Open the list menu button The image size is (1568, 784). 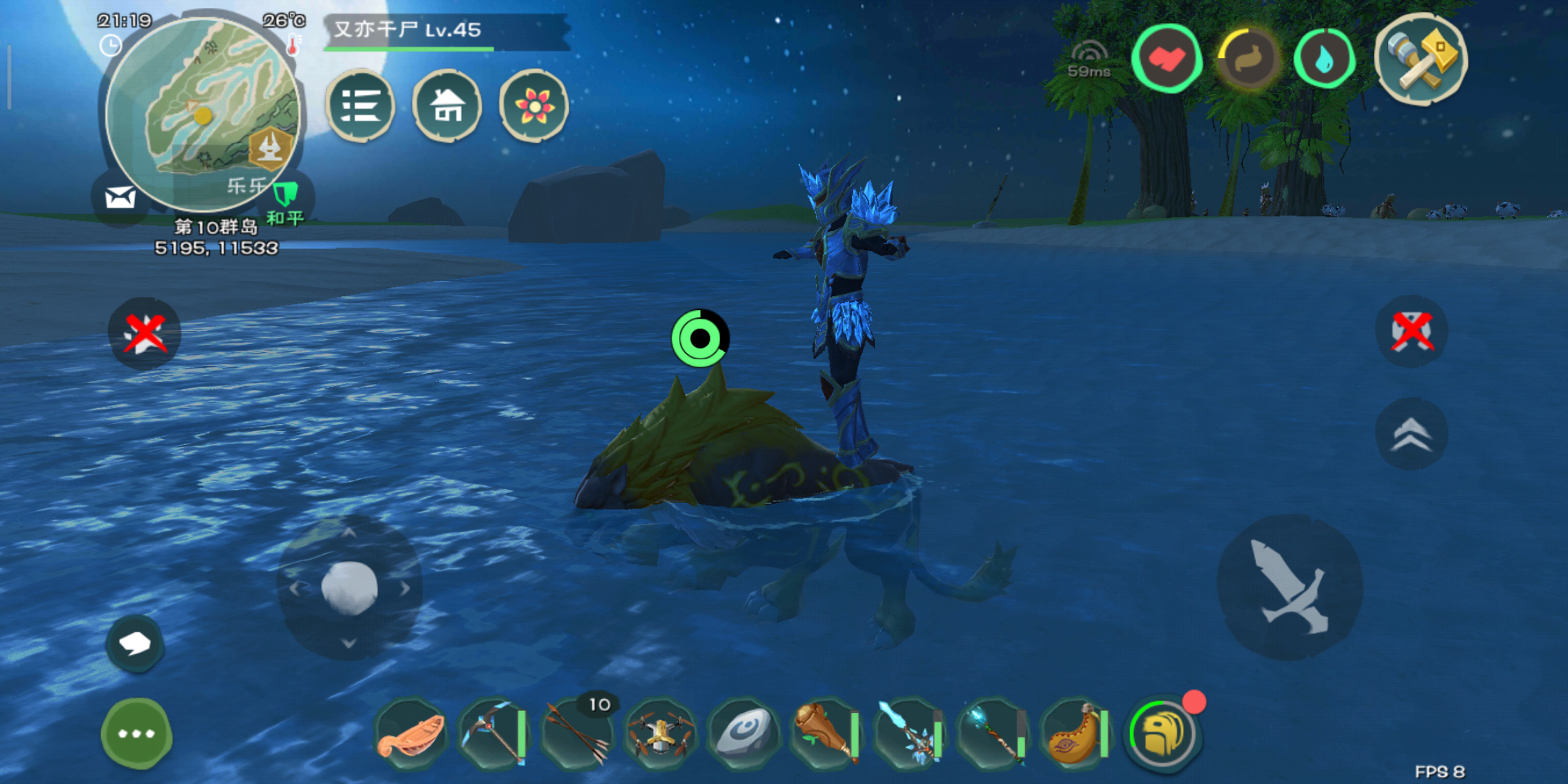(360, 106)
